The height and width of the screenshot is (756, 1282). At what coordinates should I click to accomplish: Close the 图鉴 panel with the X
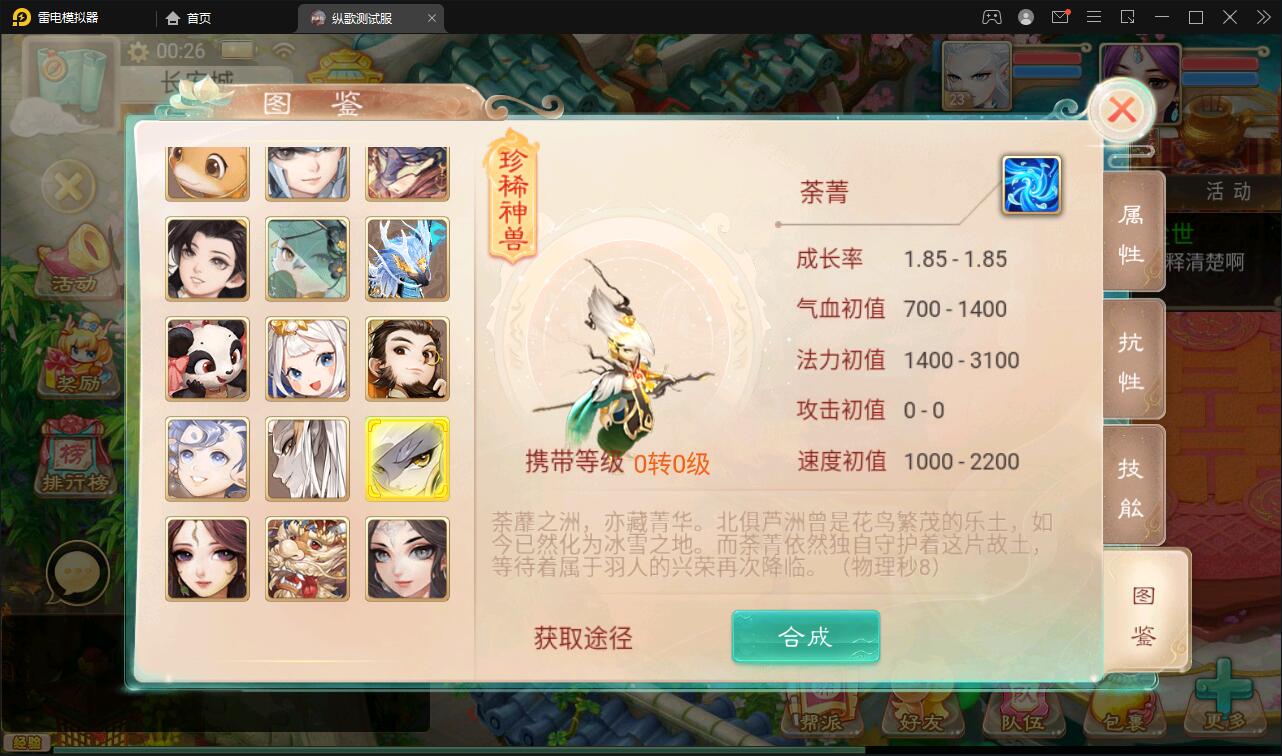pyautogui.click(x=1120, y=110)
